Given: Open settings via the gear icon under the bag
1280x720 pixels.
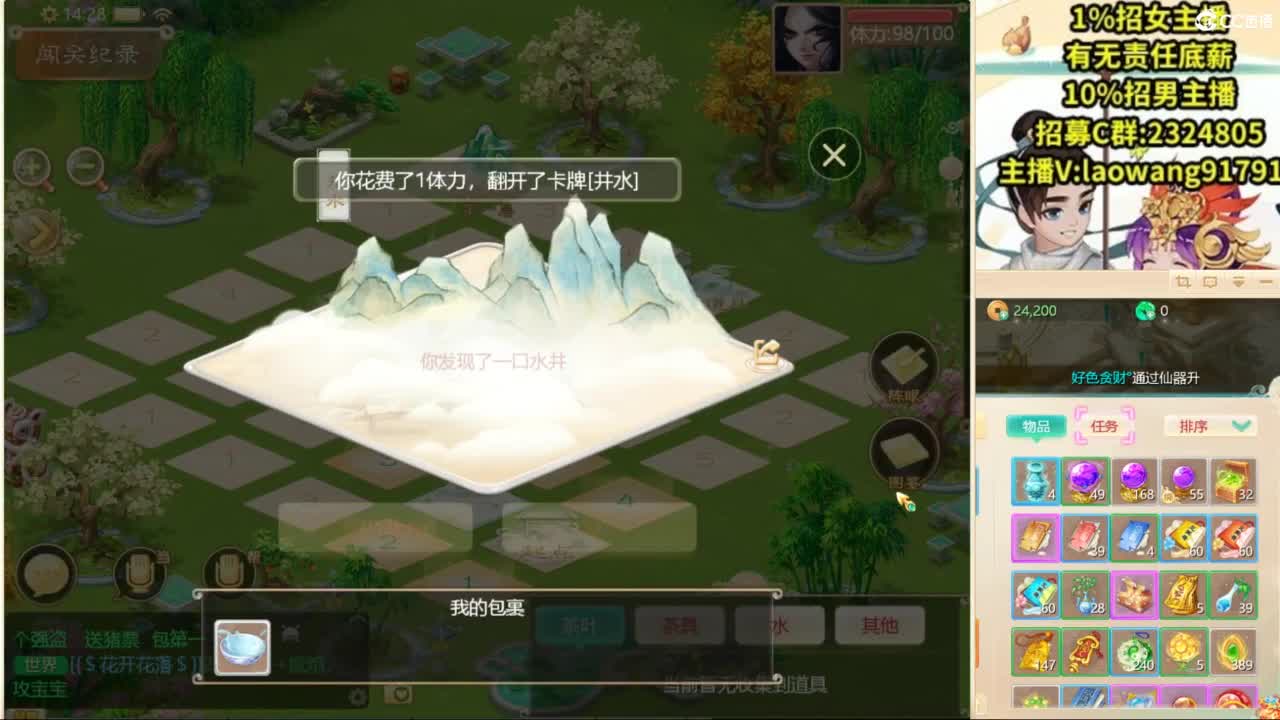Looking at the screenshot, I should click(x=358, y=697).
